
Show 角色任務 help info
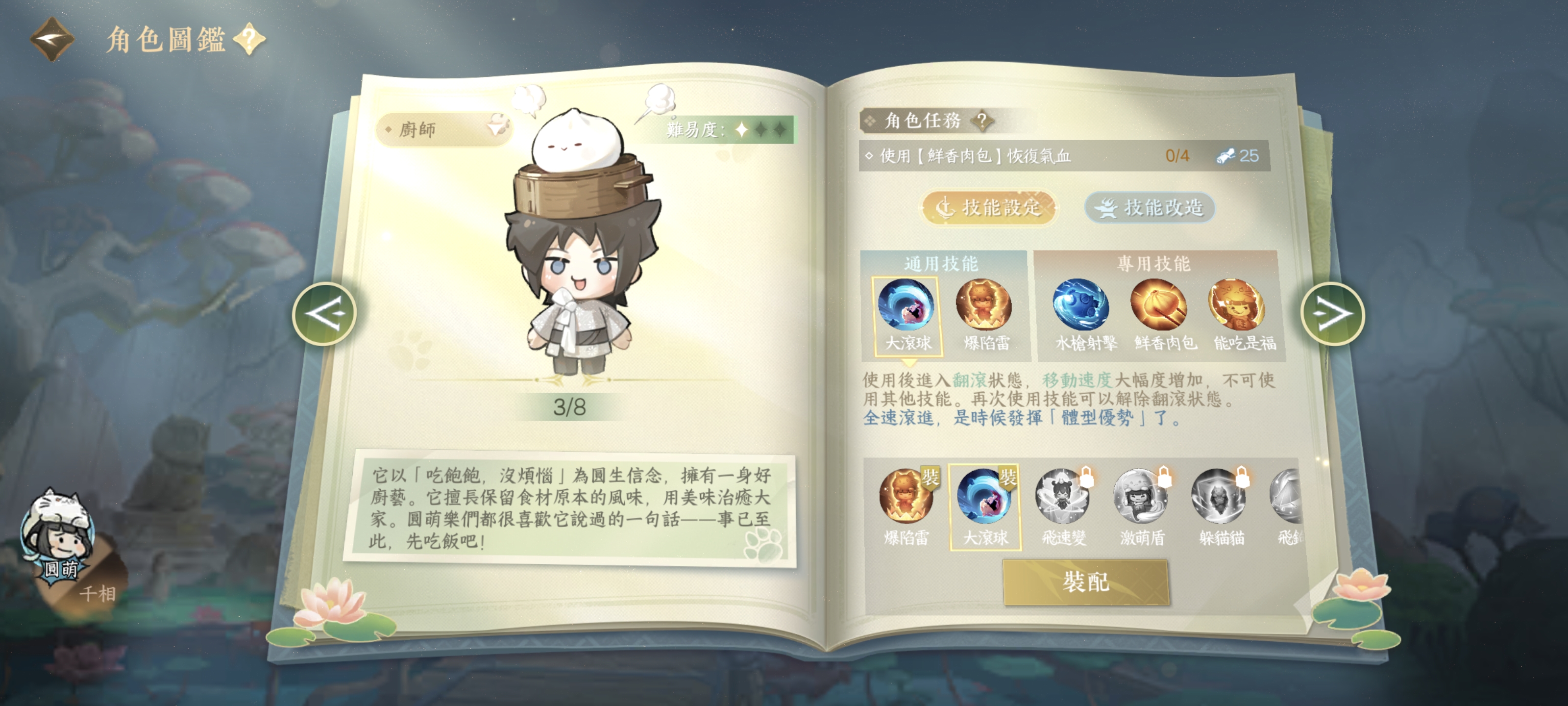(981, 121)
